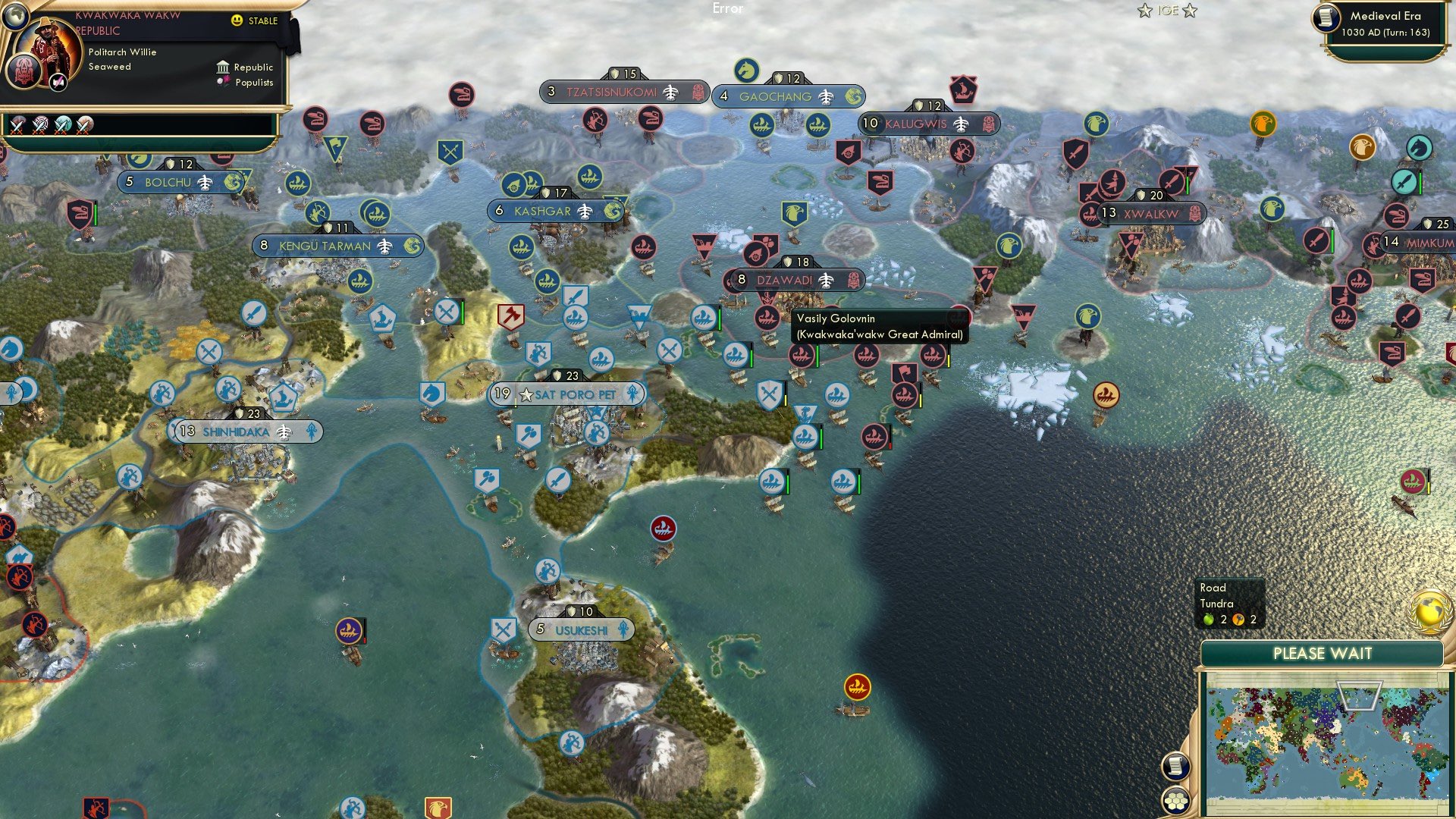Click the Republic government temple icon
The height and width of the screenshot is (819, 1456).
point(223,68)
